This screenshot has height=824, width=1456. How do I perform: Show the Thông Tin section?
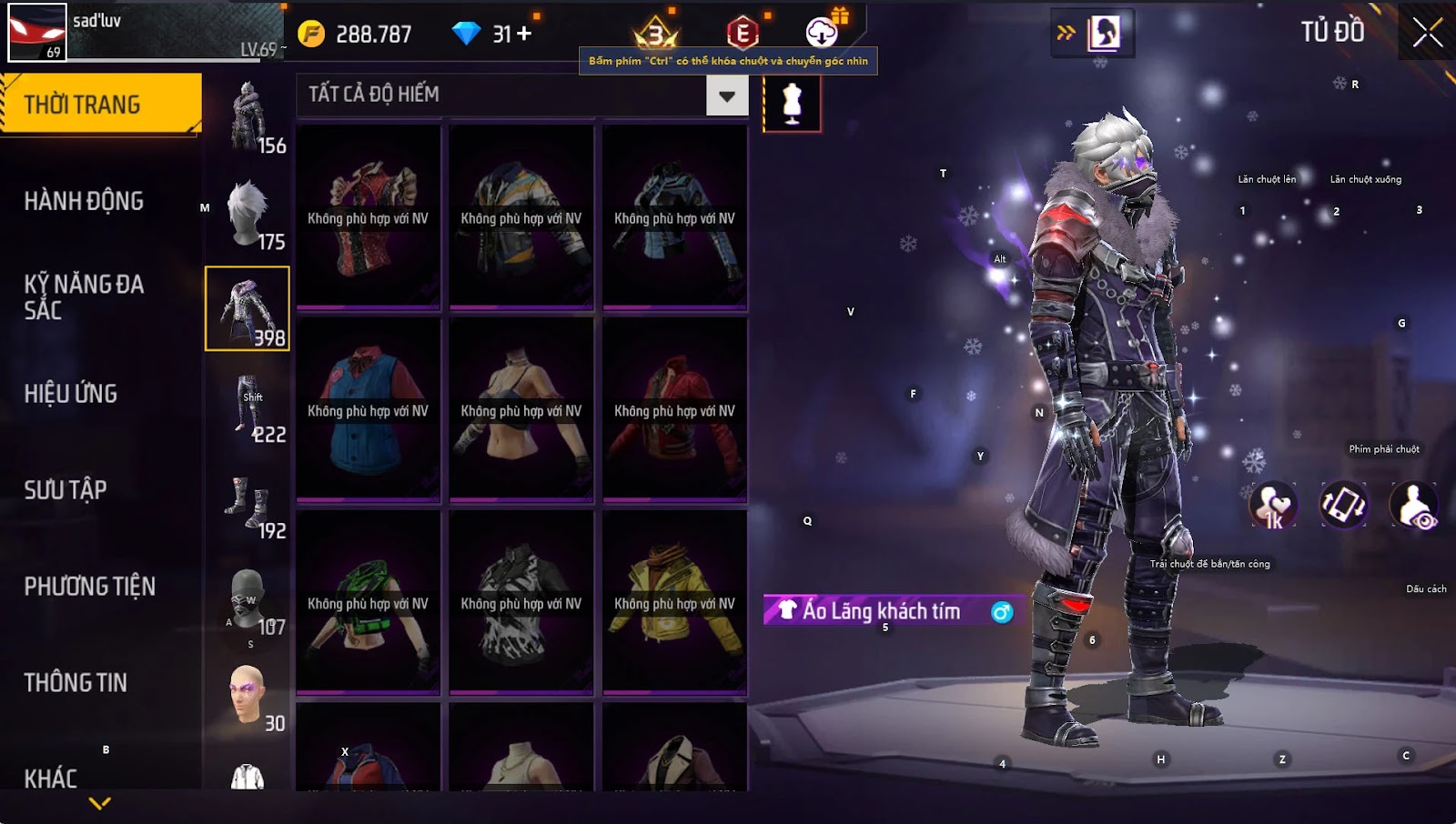pos(76,683)
